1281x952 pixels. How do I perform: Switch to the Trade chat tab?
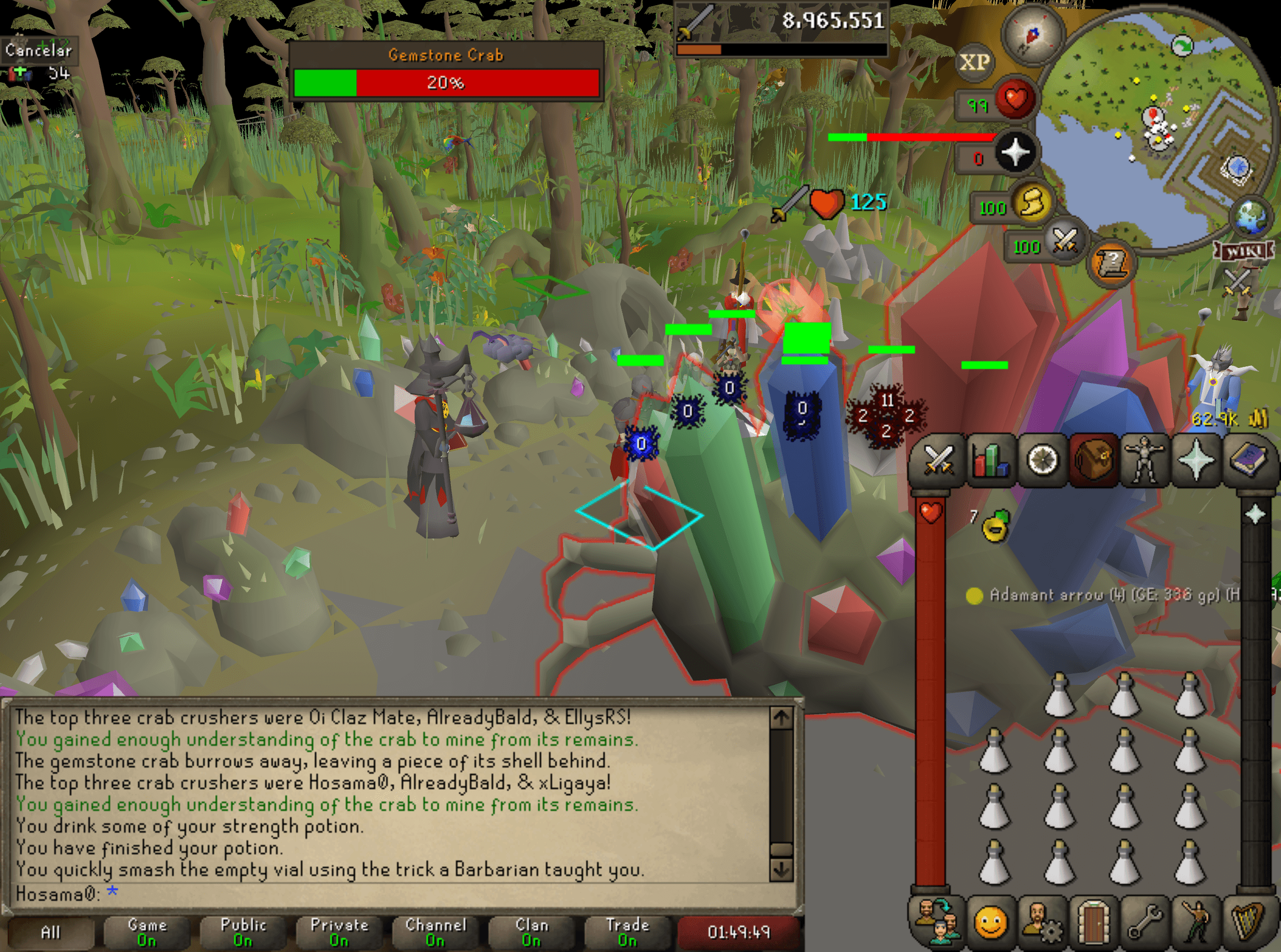(627, 932)
